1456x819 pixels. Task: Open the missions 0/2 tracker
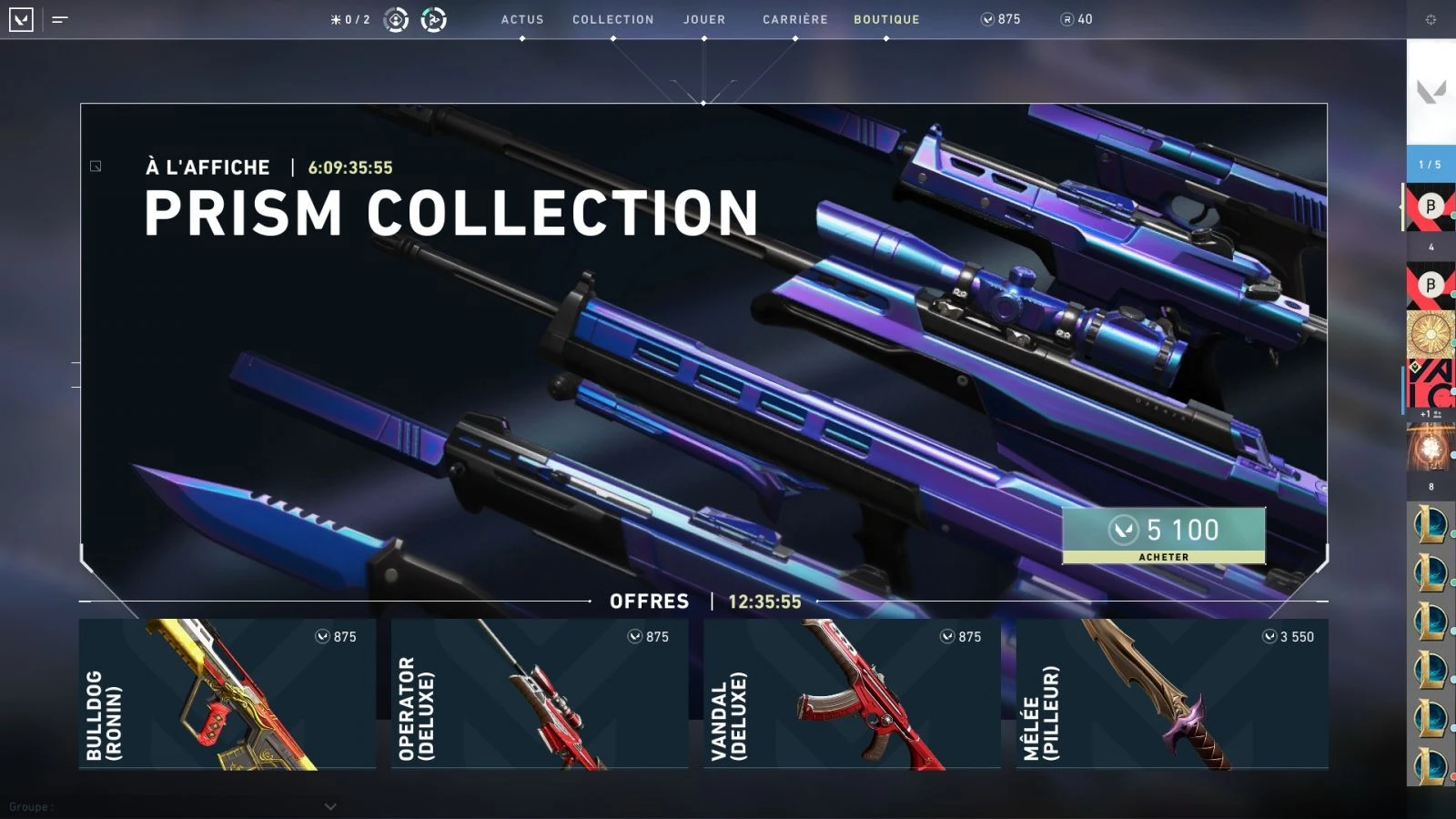[350, 19]
